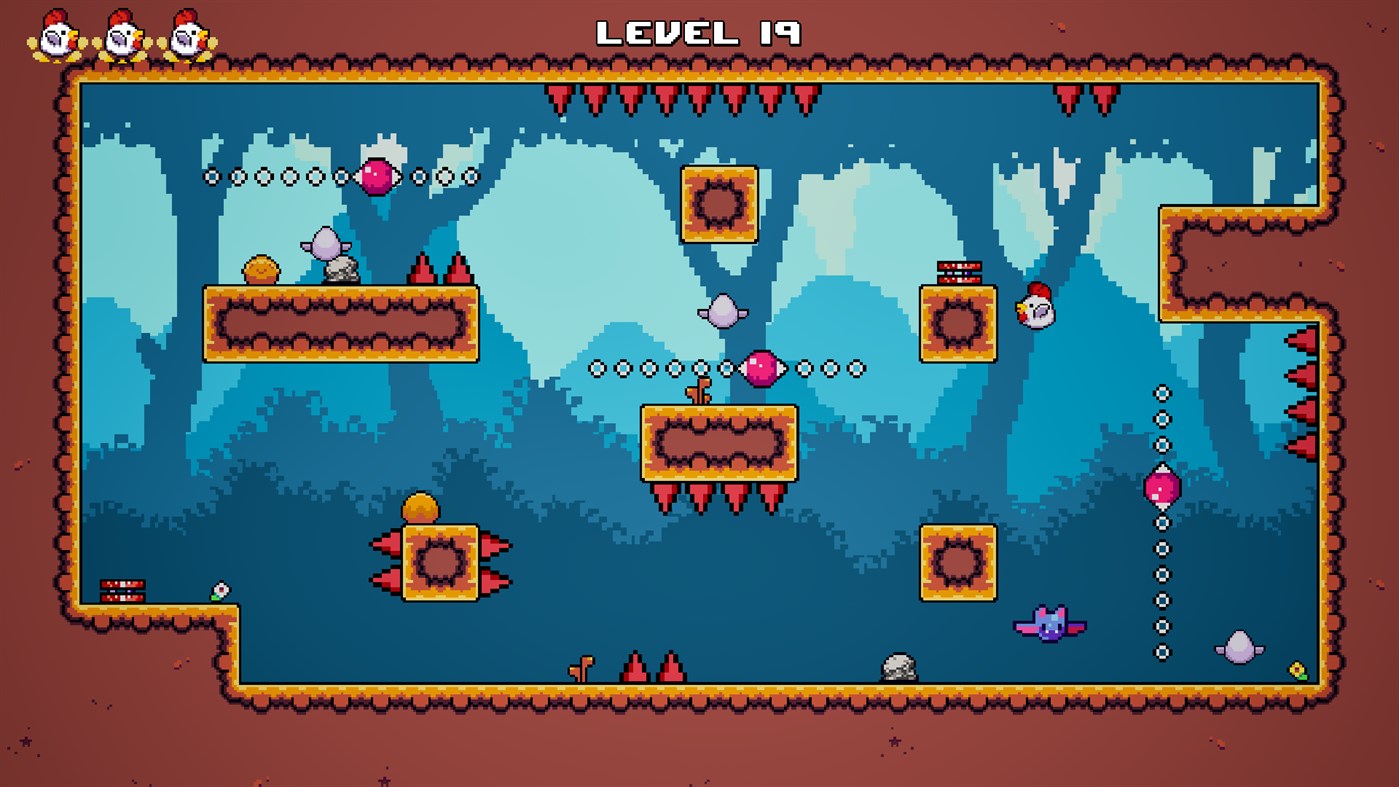Click the pink spiked ball moving horizontally mid-screen

[x=763, y=366]
